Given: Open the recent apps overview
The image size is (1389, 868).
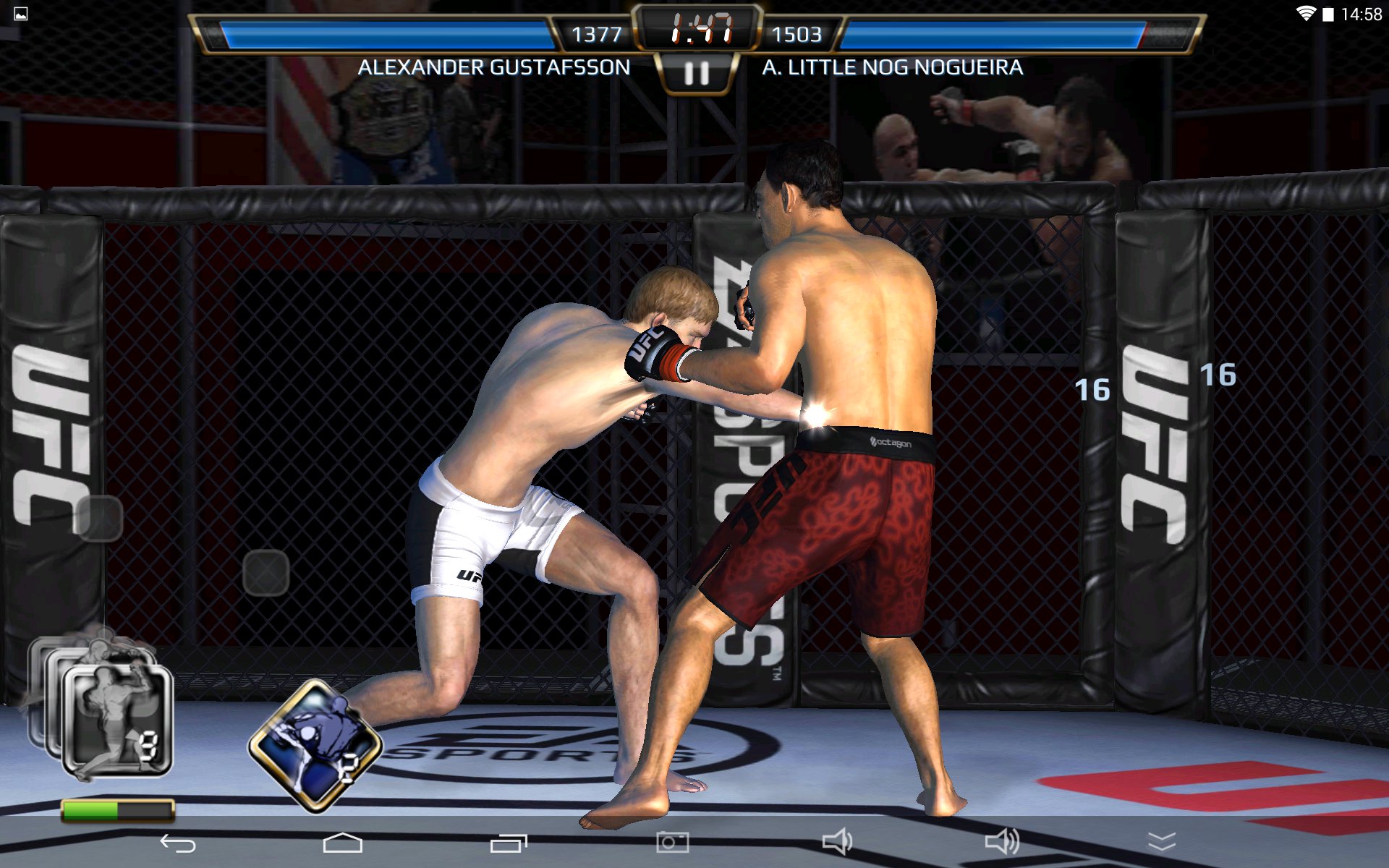Looking at the screenshot, I should (x=509, y=843).
